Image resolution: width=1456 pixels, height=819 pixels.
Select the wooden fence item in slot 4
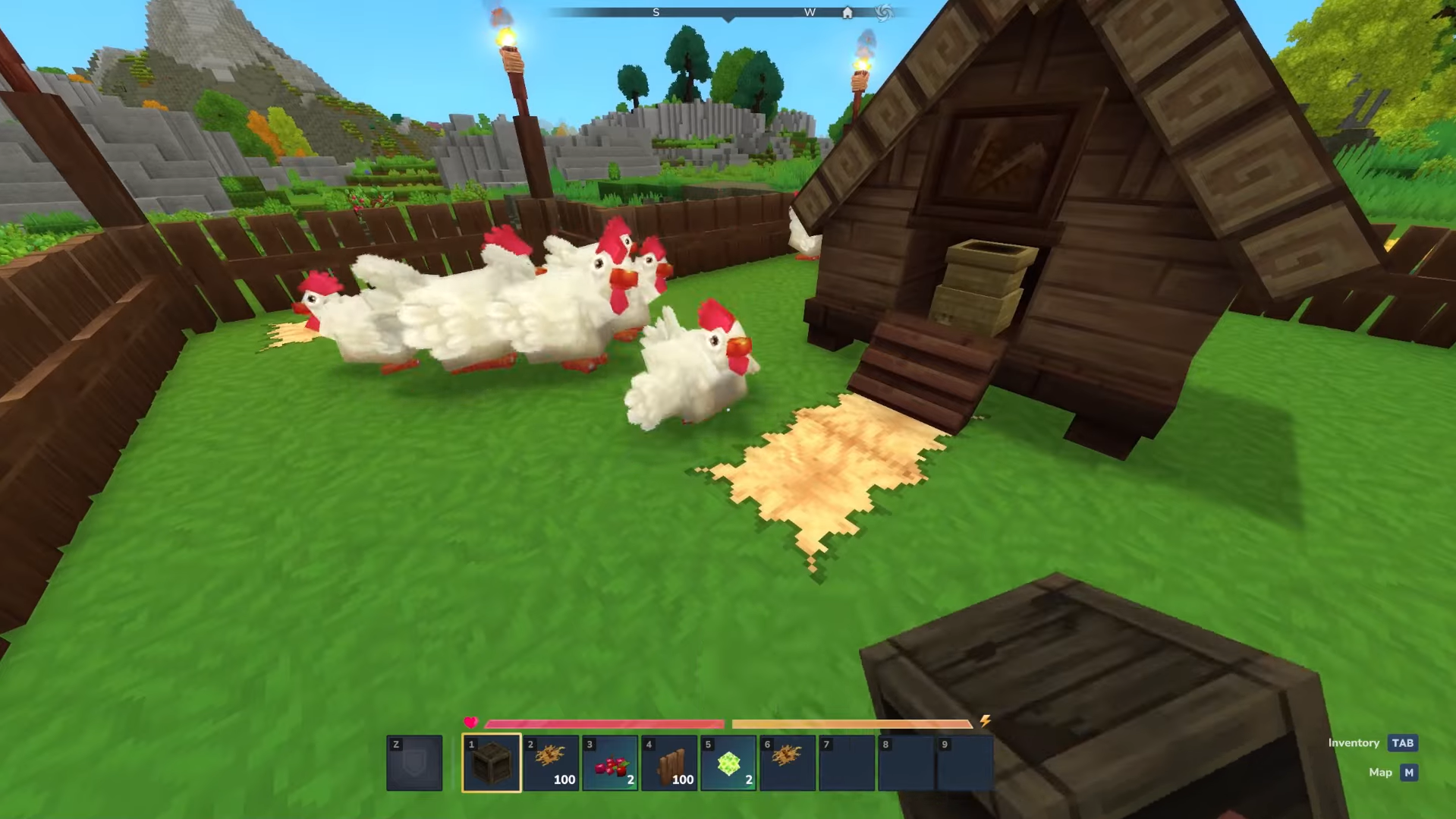click(x=668, y=761)
